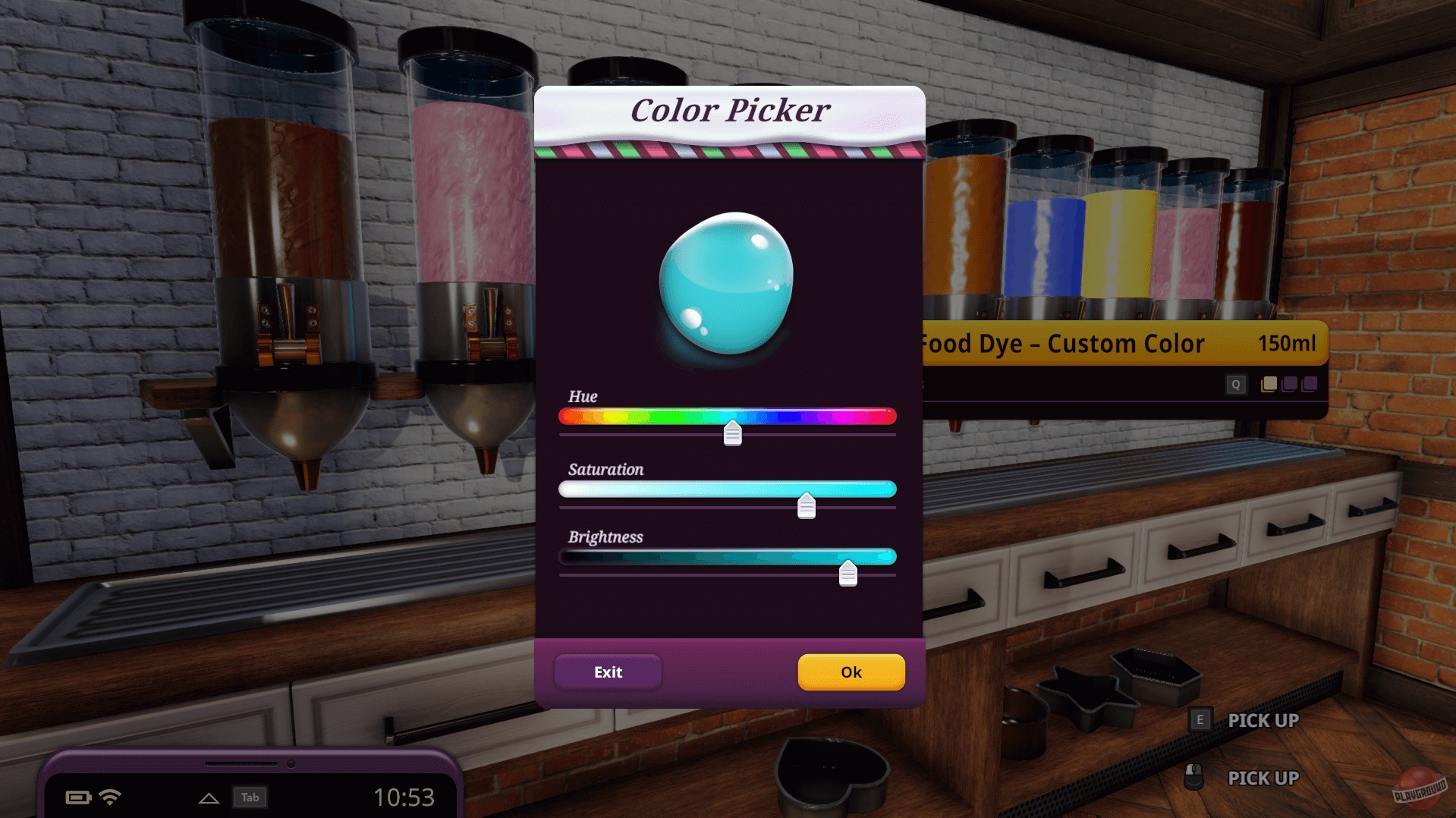Image resolution: width=1456 pixels, height=818 pixels.
Task: Click the 'Food Dye – Custom Color' label
Action: [1061, 344]
